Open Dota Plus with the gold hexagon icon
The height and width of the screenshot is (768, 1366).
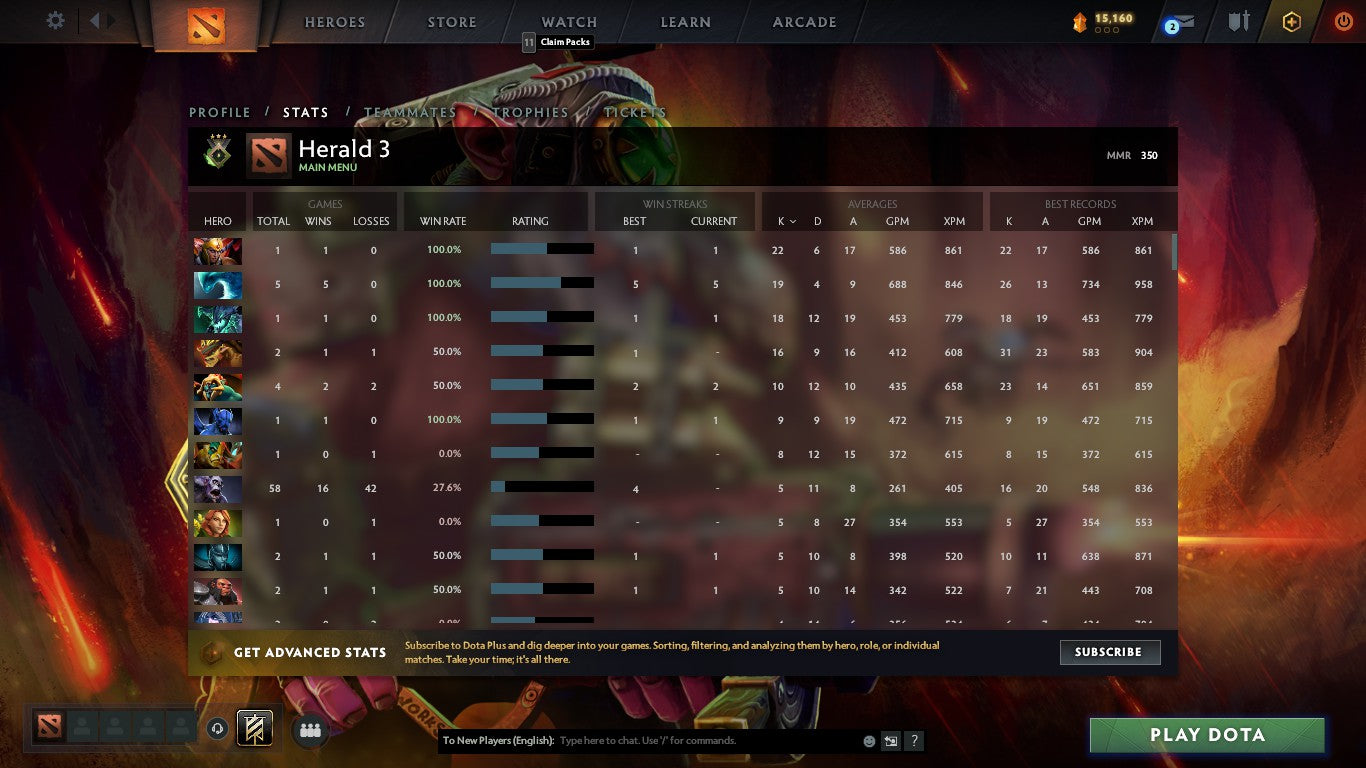[1291, 20]
